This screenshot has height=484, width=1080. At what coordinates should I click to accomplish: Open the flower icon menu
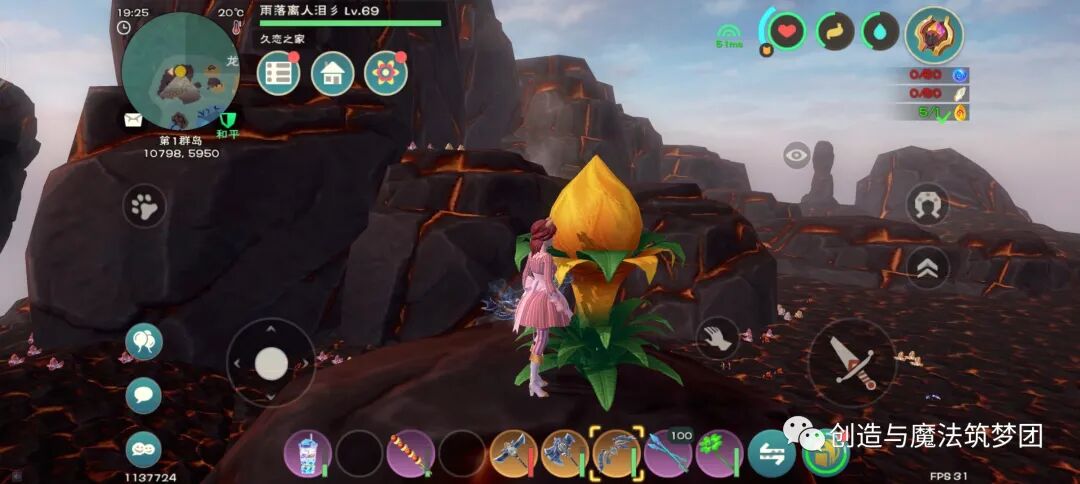pyautogui.click(x=385, y=73)
